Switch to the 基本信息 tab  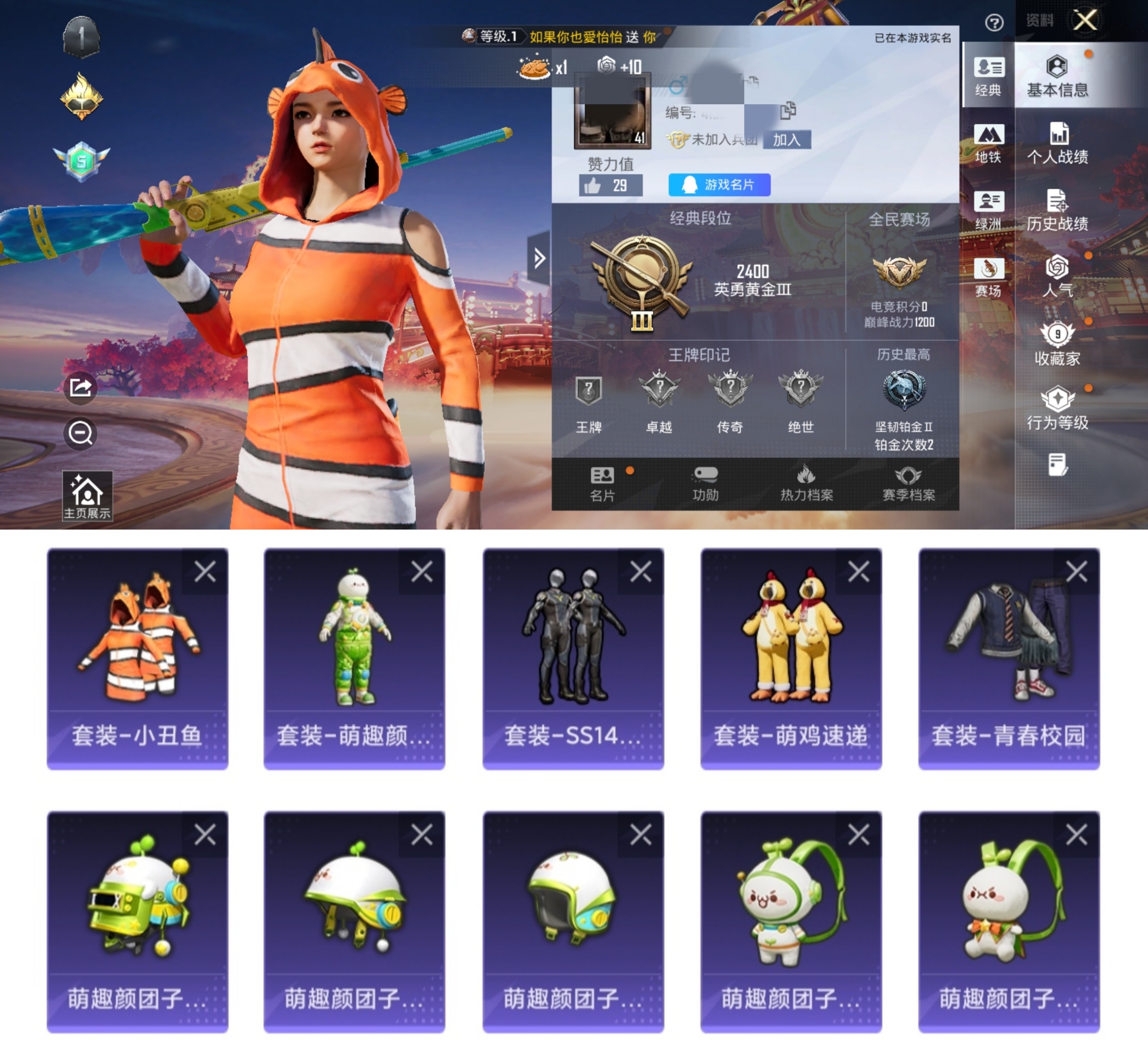[x=1057, y=76]
